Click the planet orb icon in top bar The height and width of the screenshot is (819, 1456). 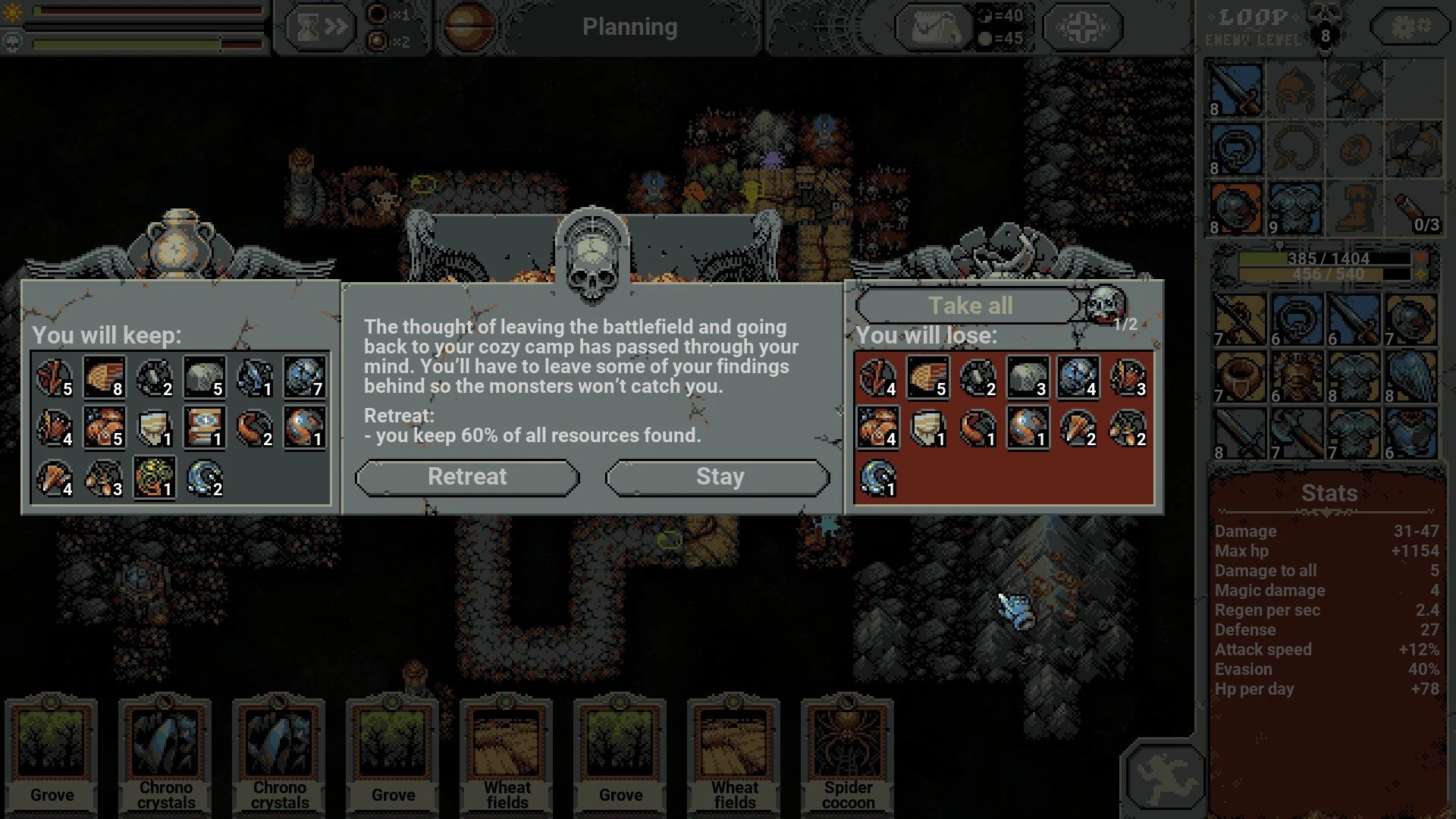pyautogui.click(x=468, y=28)
